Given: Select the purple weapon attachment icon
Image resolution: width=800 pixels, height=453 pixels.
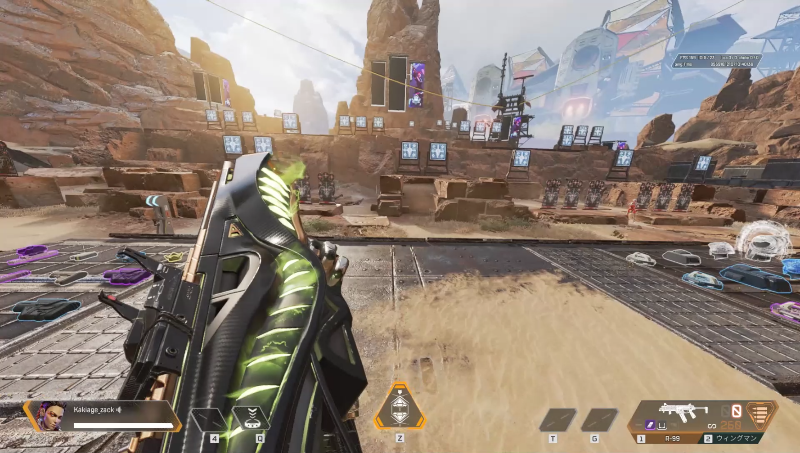Looking at the screenshot, I should point(650,425).
